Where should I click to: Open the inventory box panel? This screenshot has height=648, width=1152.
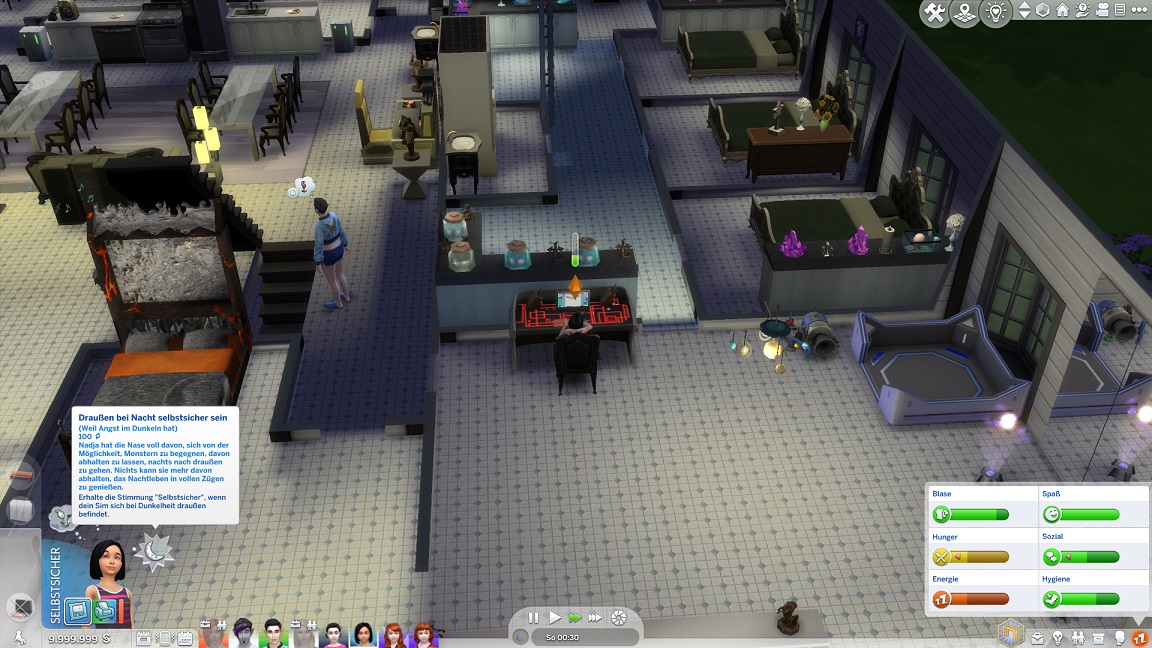point(1099,637)
